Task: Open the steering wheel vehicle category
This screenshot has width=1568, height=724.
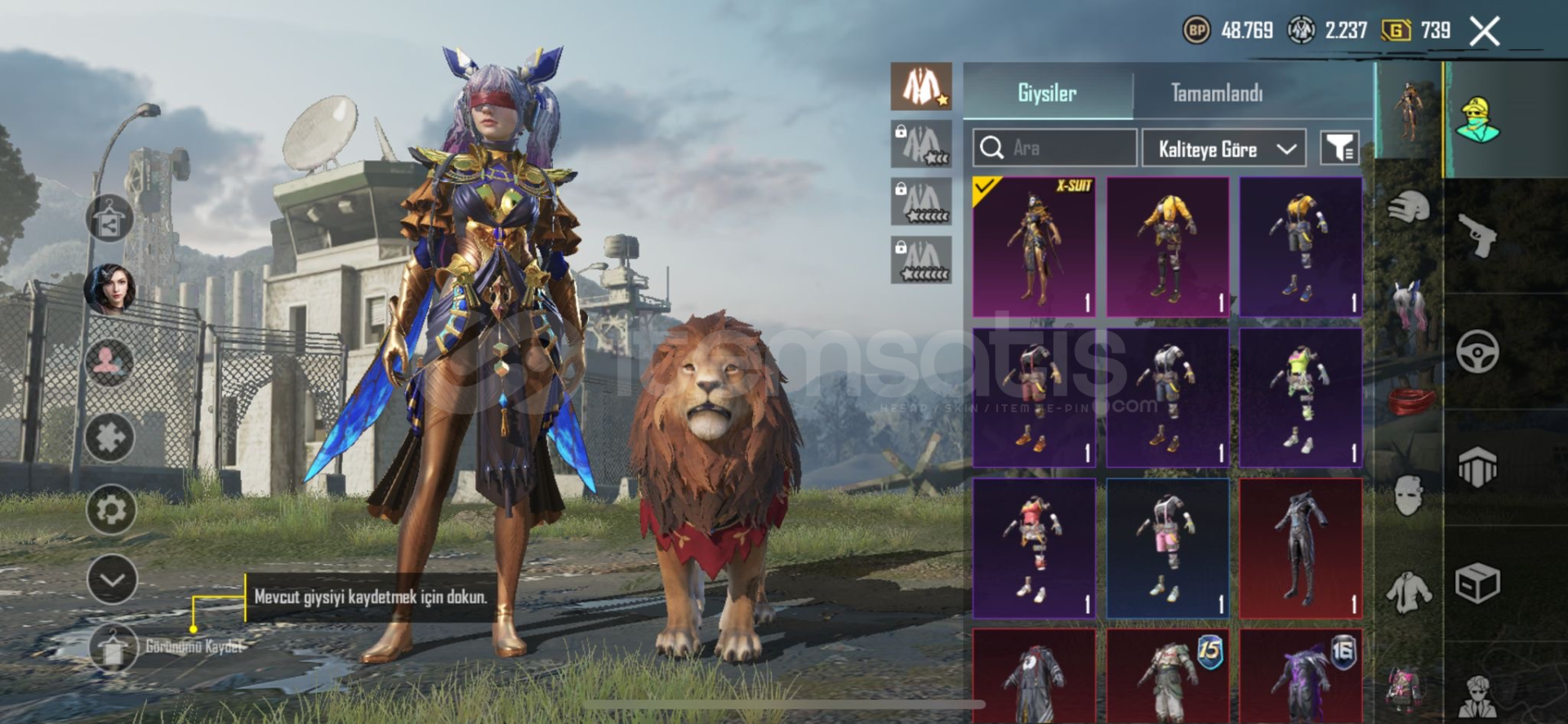Action: click(x=1477, y=352)
